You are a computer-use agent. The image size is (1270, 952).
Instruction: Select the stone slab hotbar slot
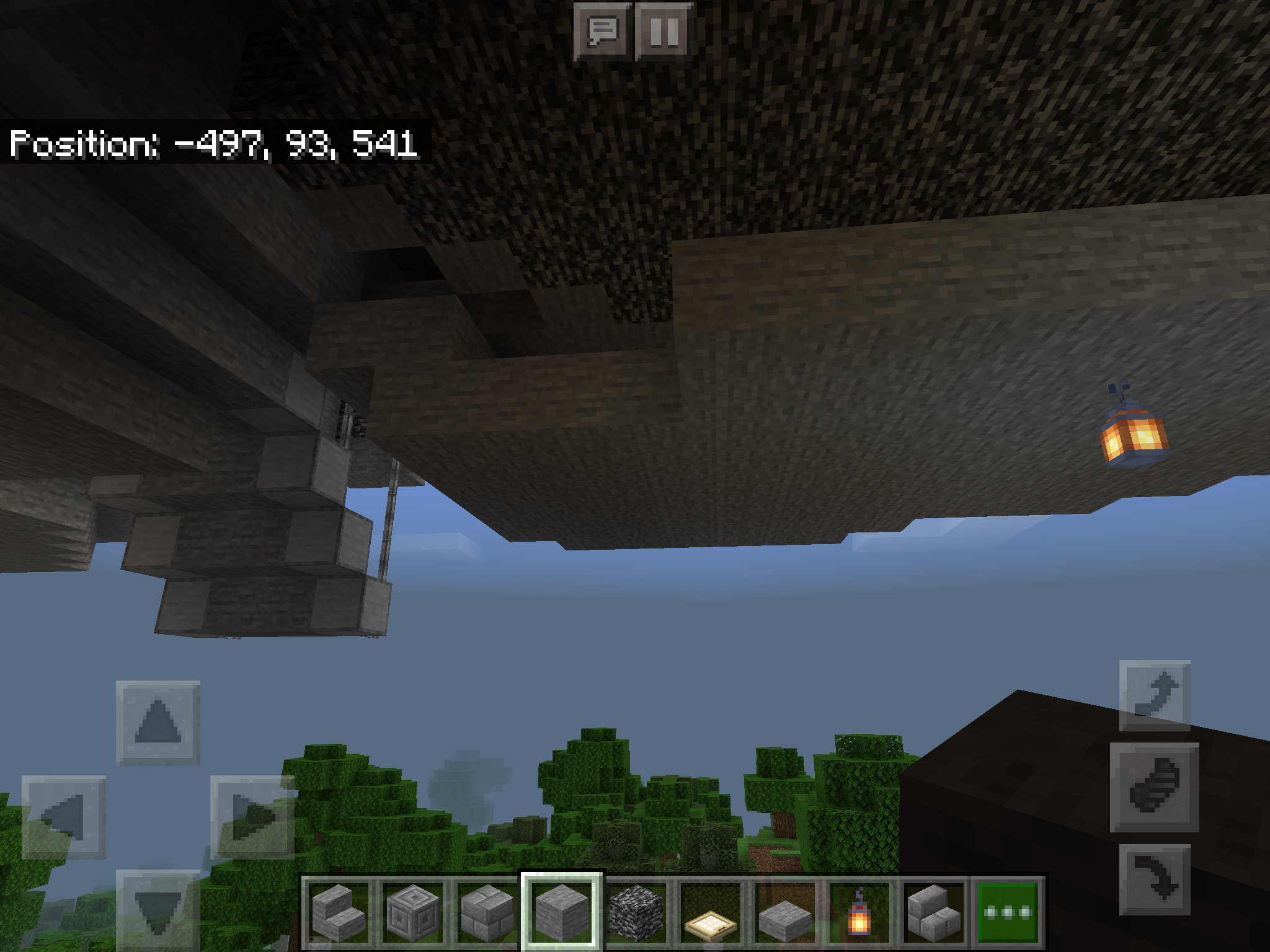click(785, 912)
